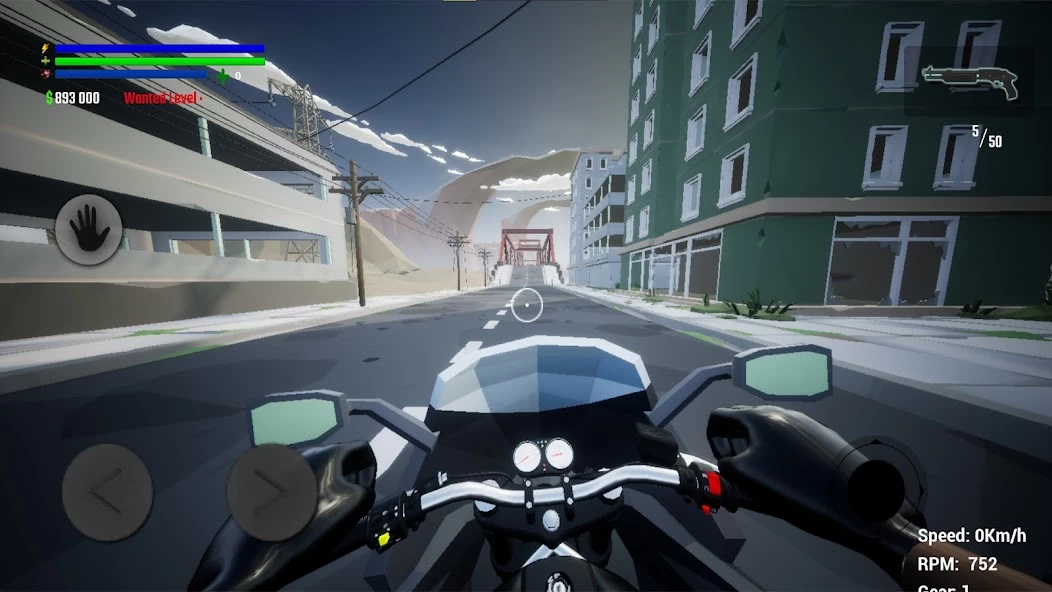Screen dimensions: 1052x592
Task: Steer right with the right arrow button
Action: pyautogui.click(x=272, y=492)
